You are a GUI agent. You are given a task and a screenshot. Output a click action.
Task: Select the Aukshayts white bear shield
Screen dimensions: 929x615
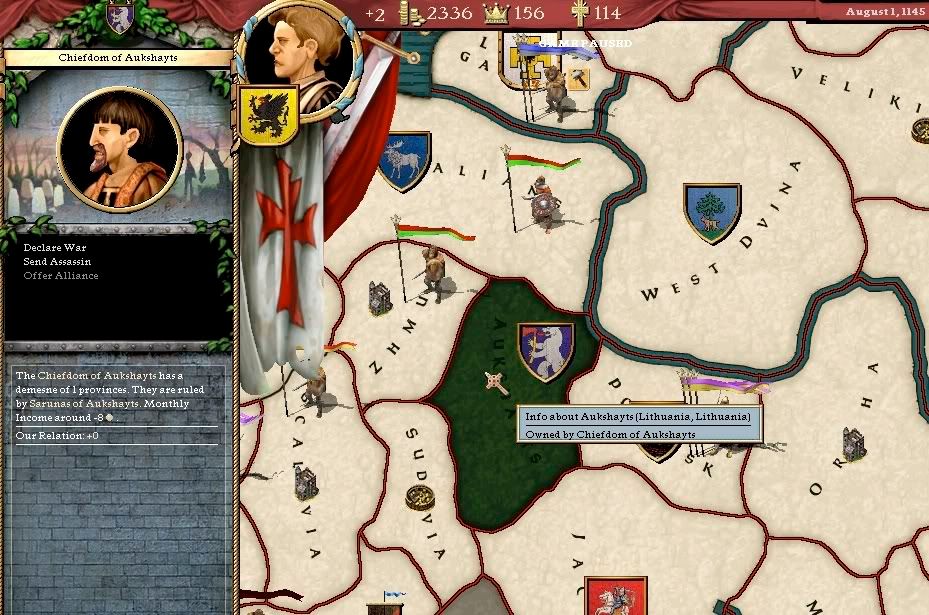click(x=545, y=351)
